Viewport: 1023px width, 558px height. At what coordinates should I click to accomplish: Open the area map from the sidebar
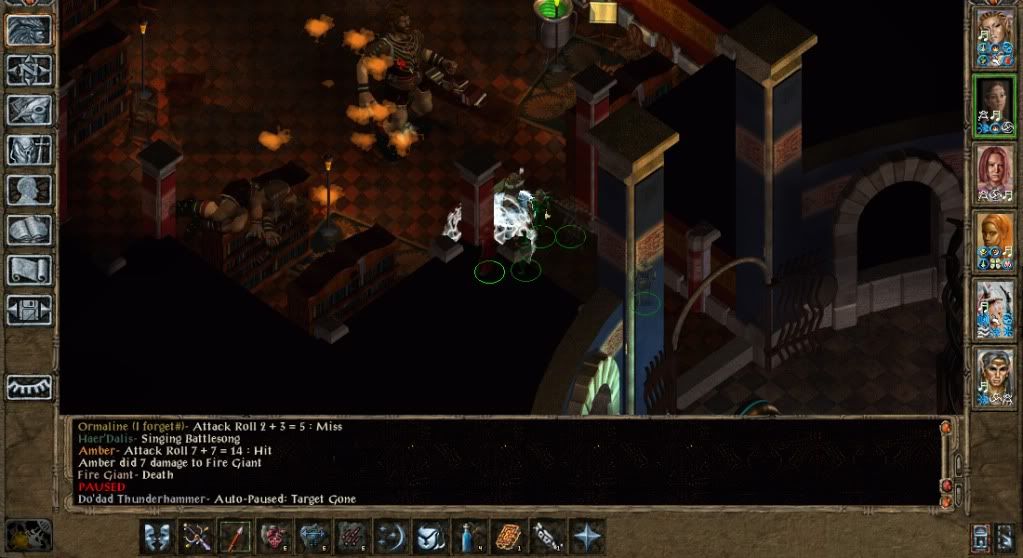coord(28,69)
